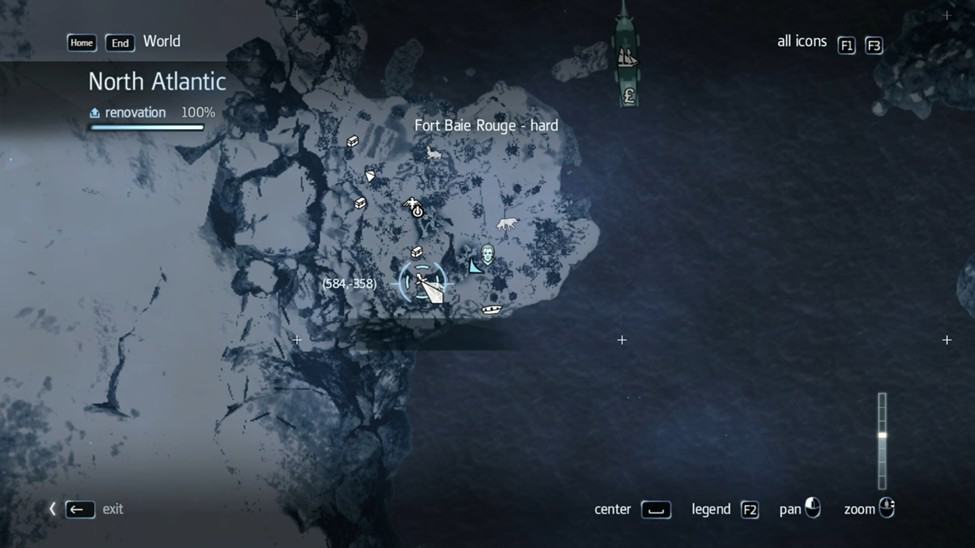Image resolution: width=975 pixels, height=548 pixels.
Task: Select the character portrait map marker
Action: (x=488, y=254)
